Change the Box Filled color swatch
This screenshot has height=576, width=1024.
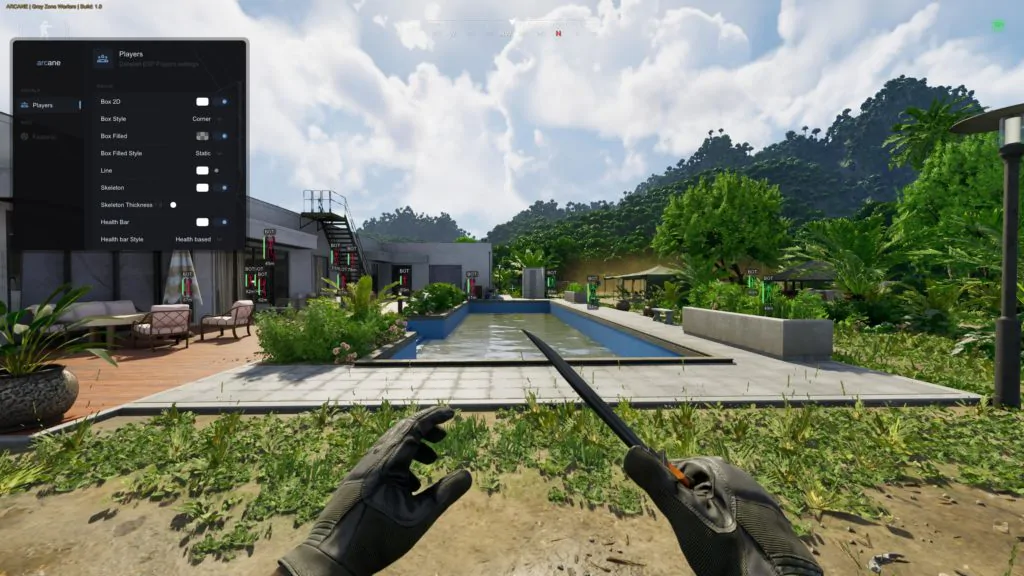(202, 136)
